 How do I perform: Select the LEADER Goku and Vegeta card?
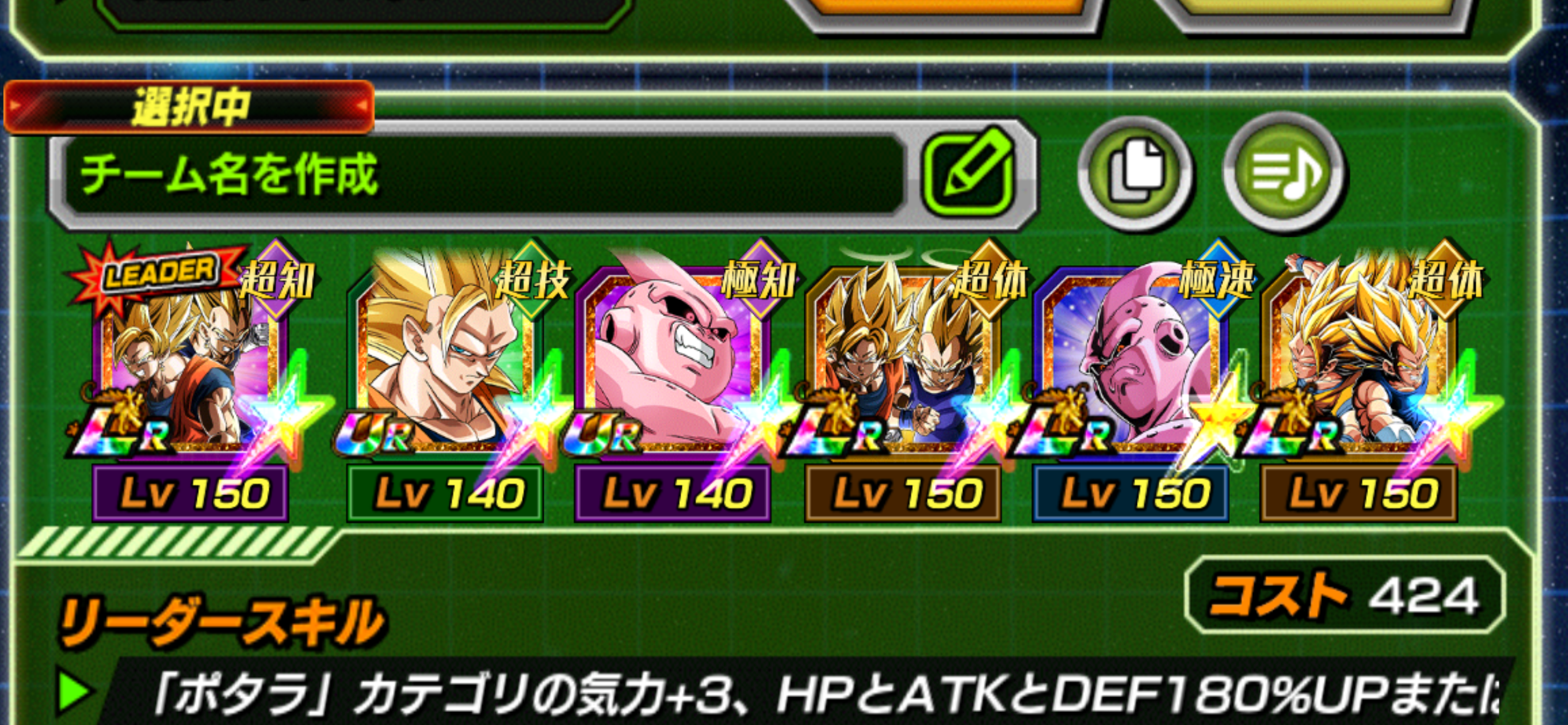pyautogui.click(x=190, y=372)
